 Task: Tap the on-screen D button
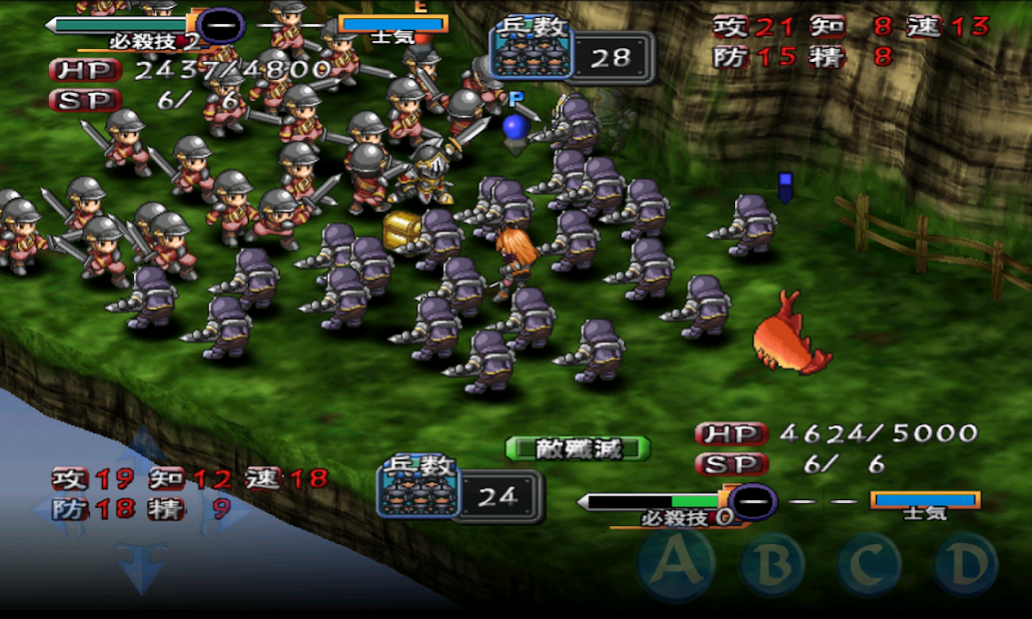(x=964, y=566)
